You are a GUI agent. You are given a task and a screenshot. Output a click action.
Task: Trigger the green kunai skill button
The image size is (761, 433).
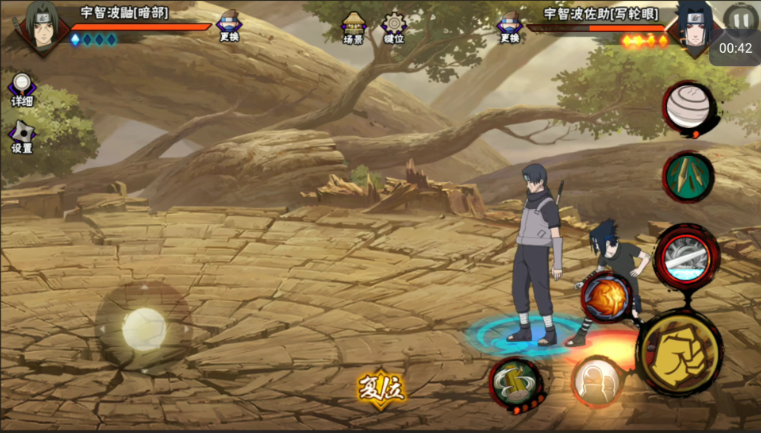[688, 176]
